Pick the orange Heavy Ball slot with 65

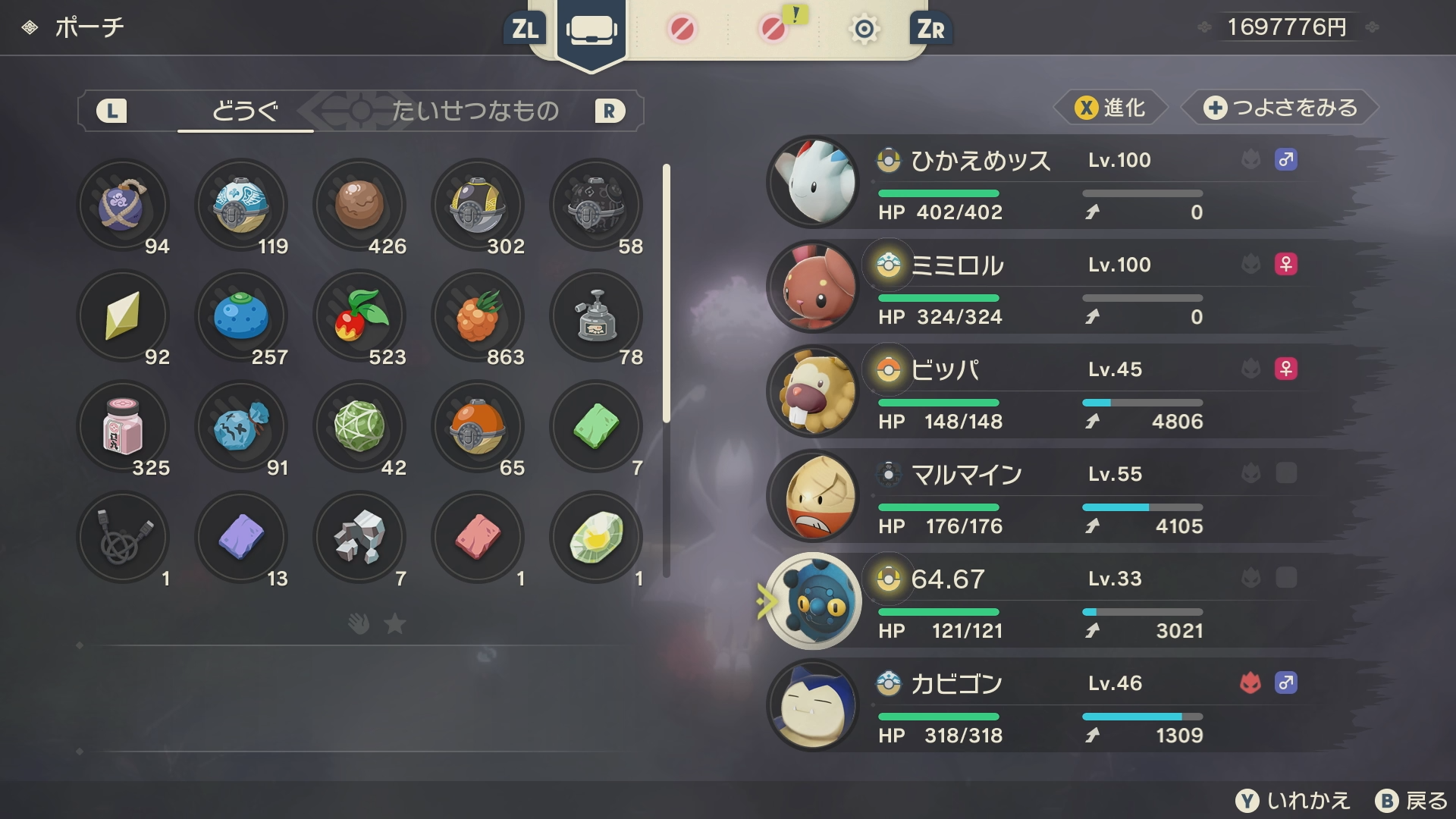tap(478, 426)
